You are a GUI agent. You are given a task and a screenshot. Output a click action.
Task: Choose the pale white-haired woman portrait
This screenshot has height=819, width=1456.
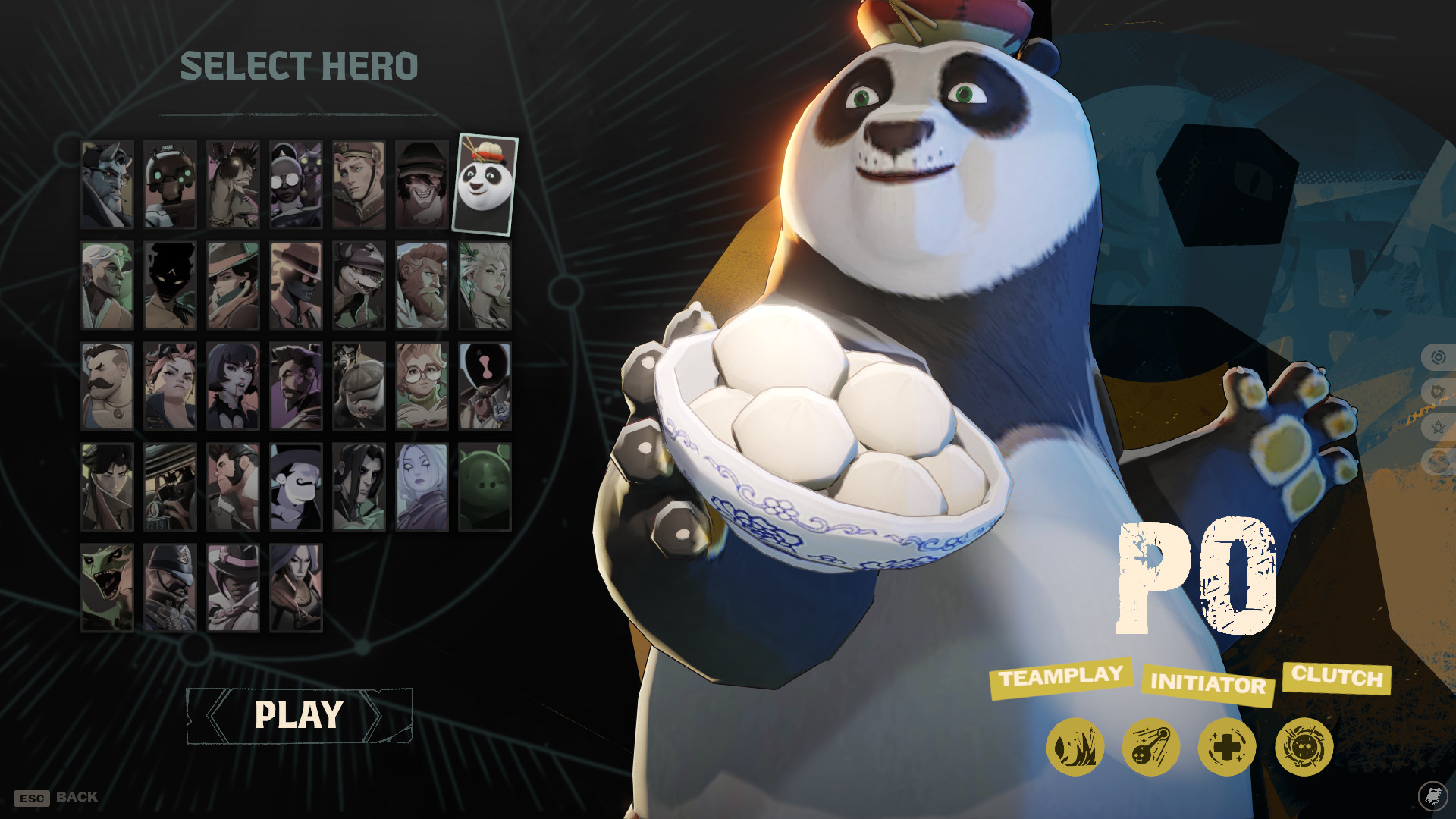click(x=422, y=487)
